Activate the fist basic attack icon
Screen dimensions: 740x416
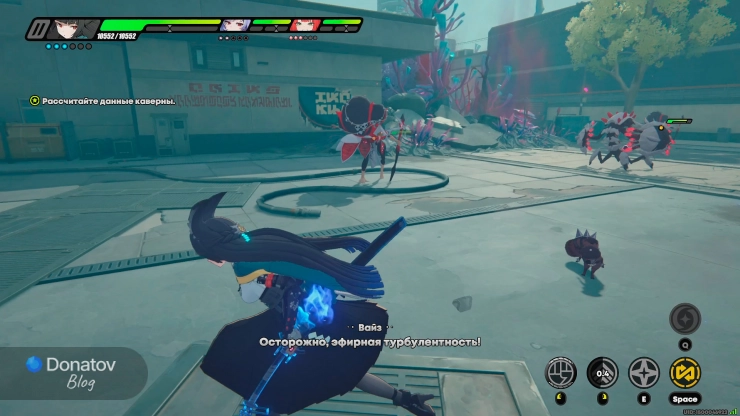tap(561, 373)
